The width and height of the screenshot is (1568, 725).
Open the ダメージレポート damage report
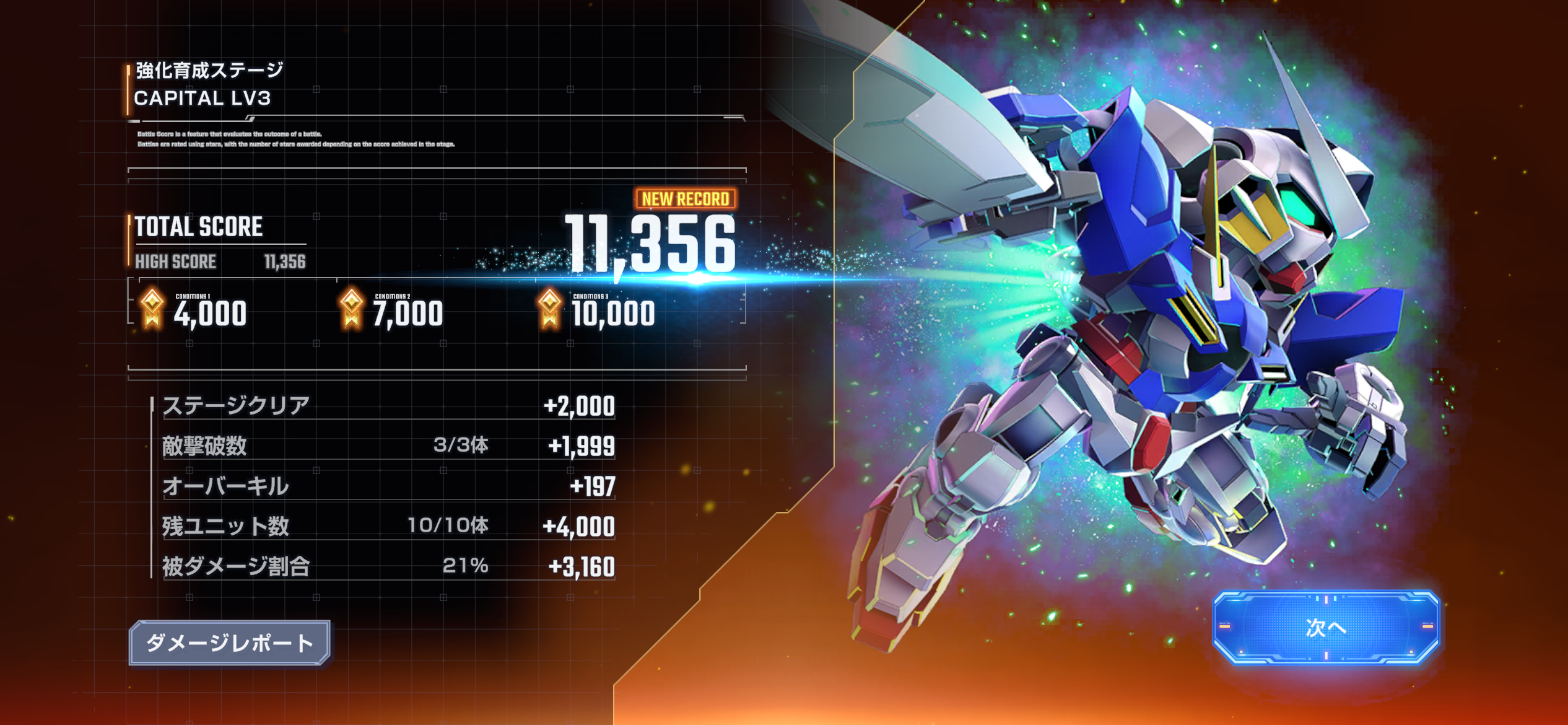click(x=229, y=643)
